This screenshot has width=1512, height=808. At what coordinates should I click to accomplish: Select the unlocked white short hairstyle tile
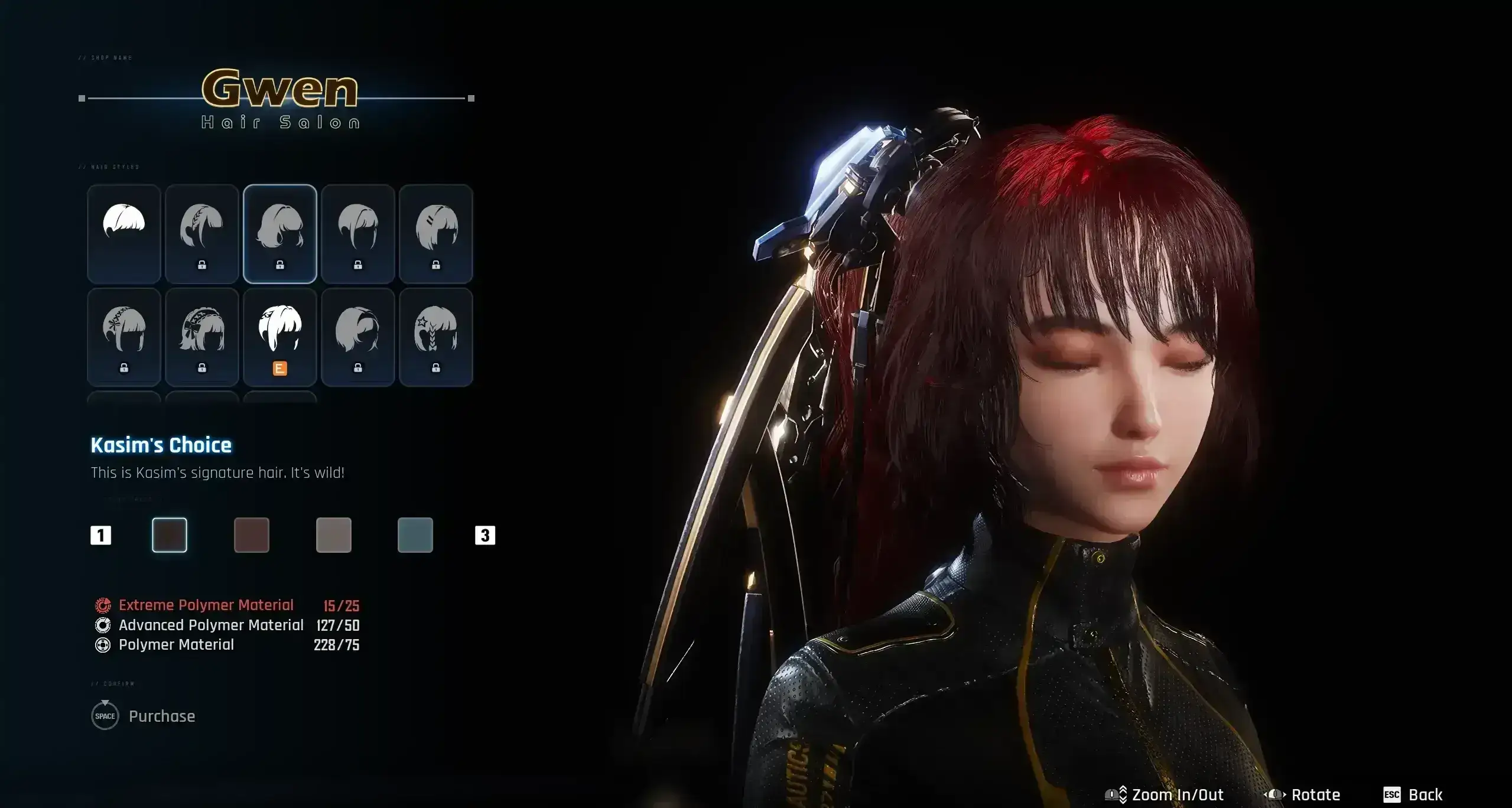124,233
